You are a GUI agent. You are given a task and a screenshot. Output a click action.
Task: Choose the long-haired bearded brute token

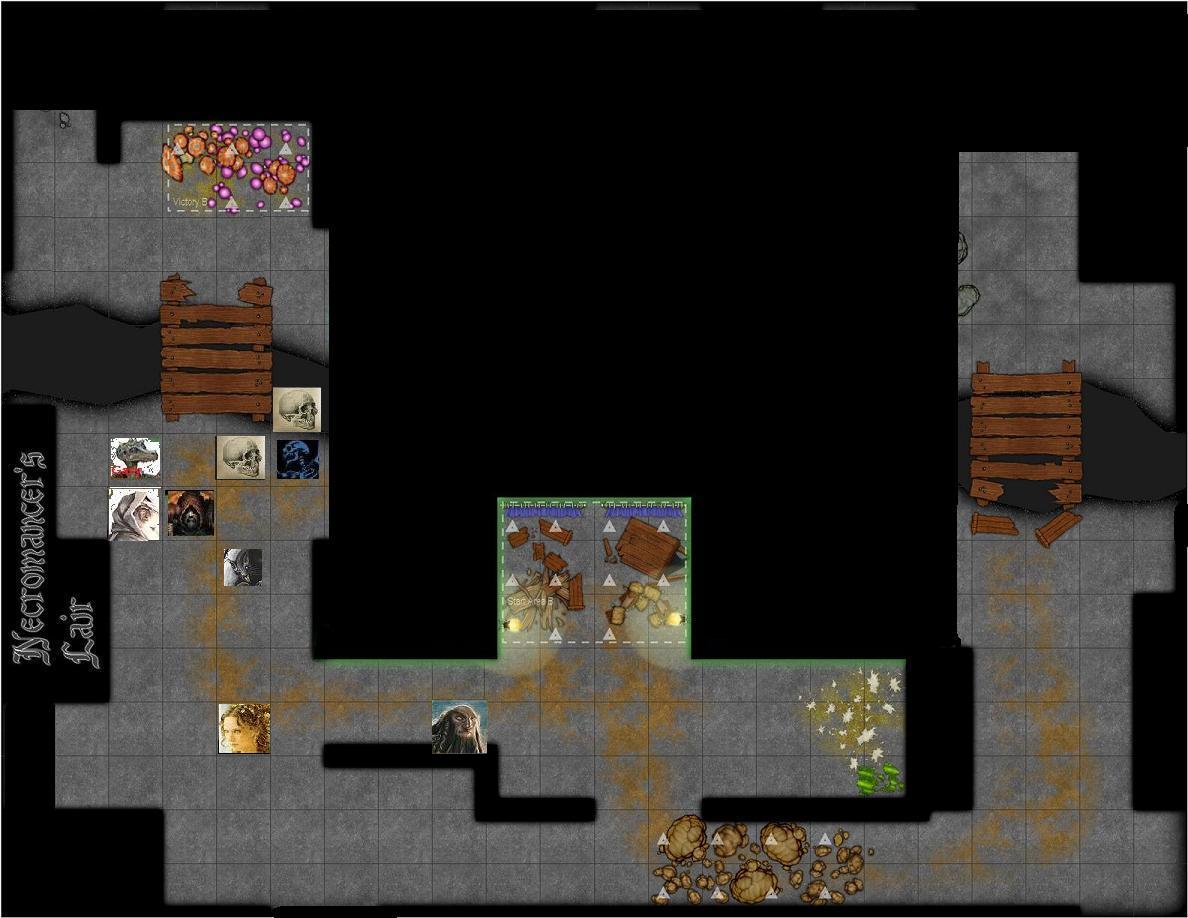(459, 727)
